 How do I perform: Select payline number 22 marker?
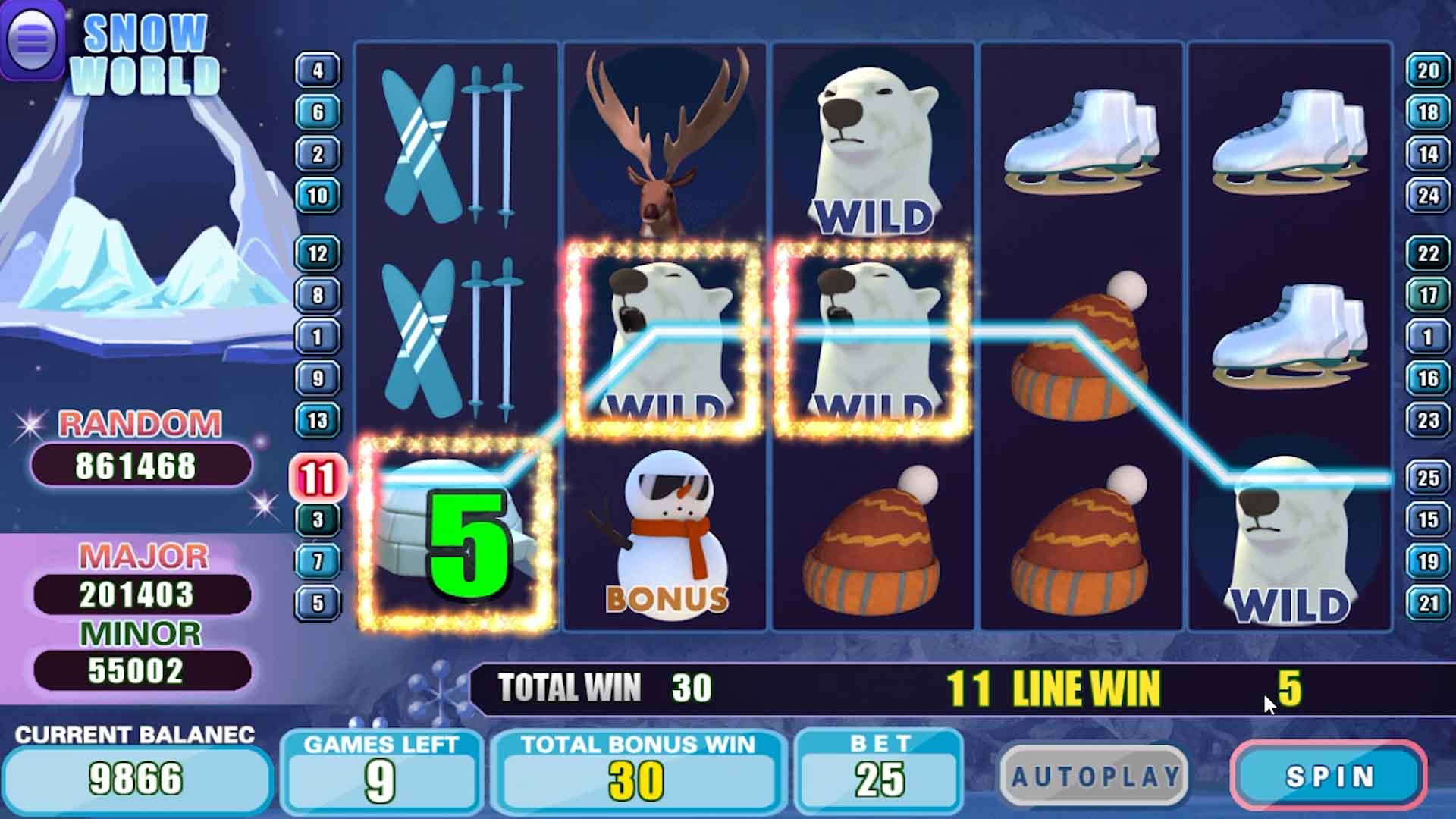tap(1428, 253)
